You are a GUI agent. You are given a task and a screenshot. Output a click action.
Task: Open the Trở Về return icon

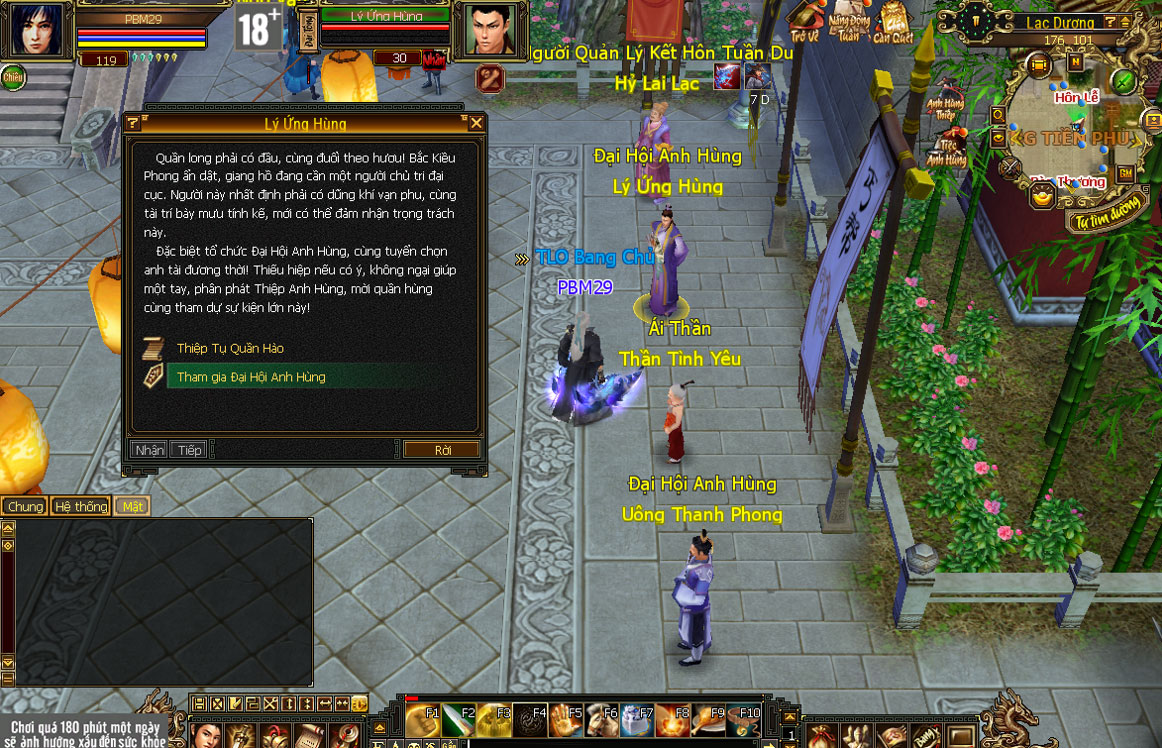click(804, 22)
